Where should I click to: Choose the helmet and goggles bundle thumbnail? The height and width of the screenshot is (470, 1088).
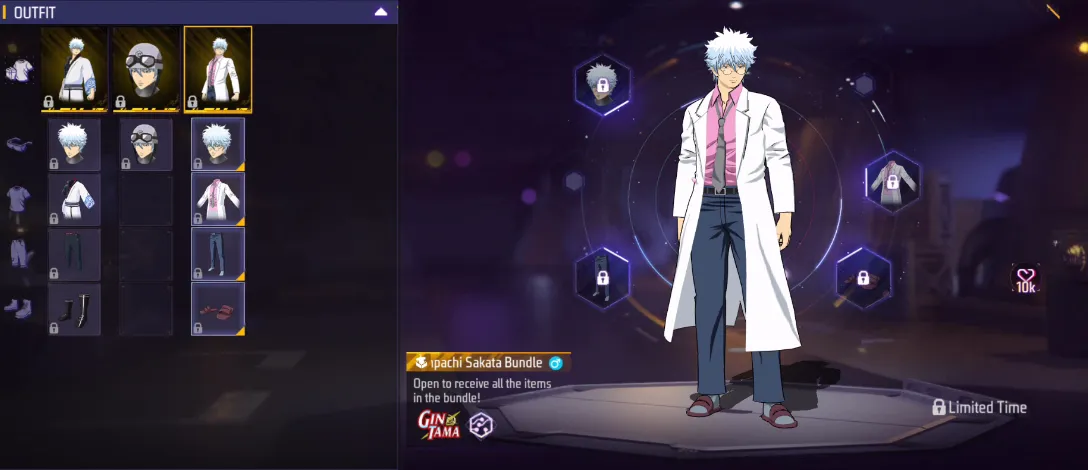(x=146, y=68)
